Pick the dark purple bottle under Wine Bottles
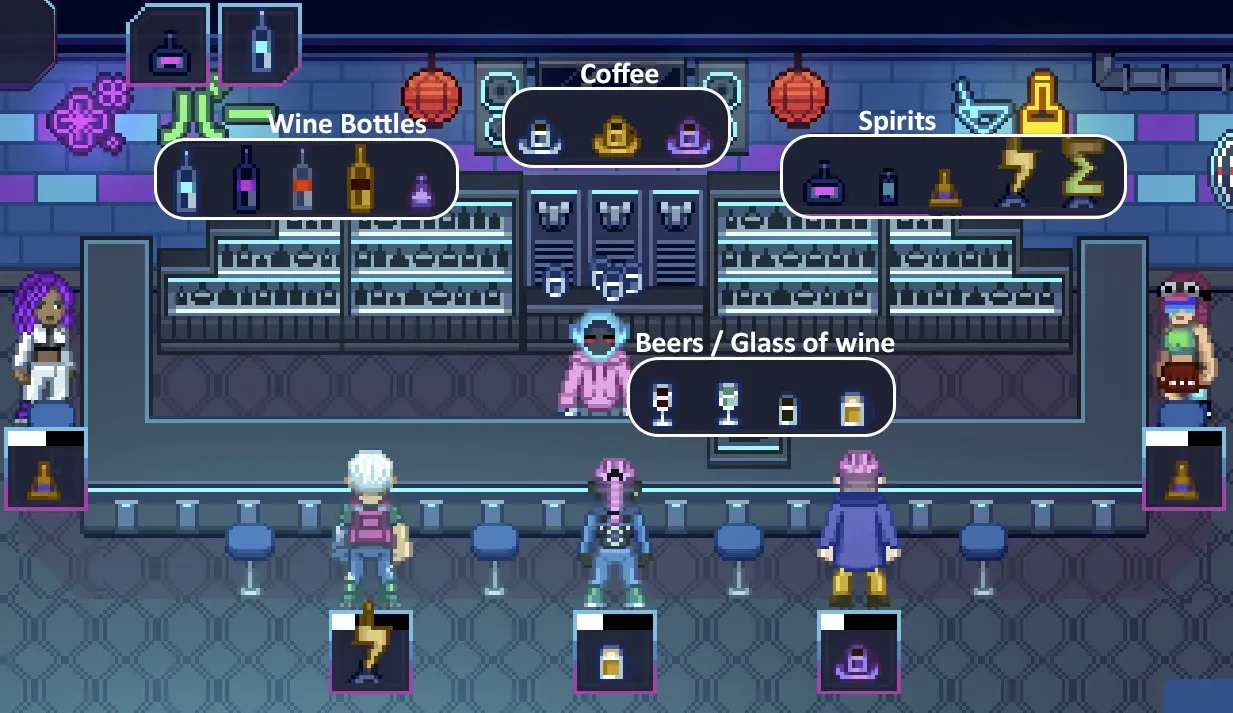 tap(246, 180)
